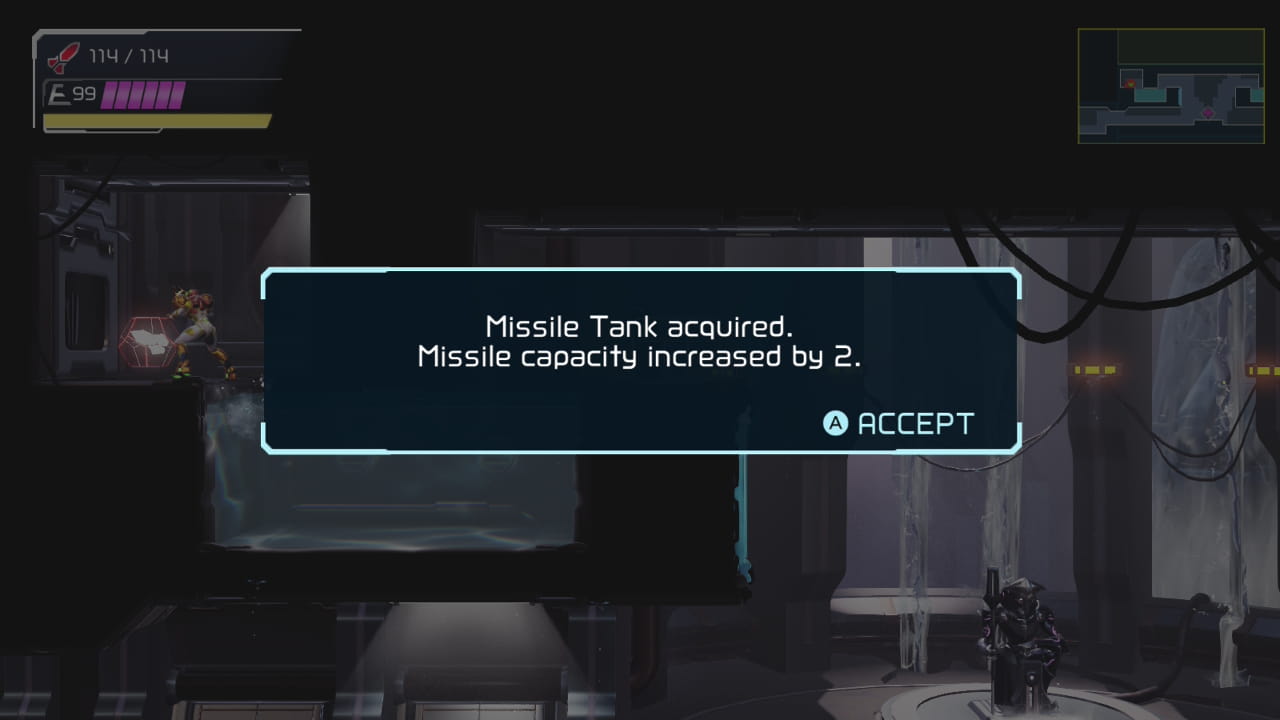The width and height of the screenshot is (1280, 720).
Task: Expand the Missile Tank acquisition dialog
Action: point(640,360)
